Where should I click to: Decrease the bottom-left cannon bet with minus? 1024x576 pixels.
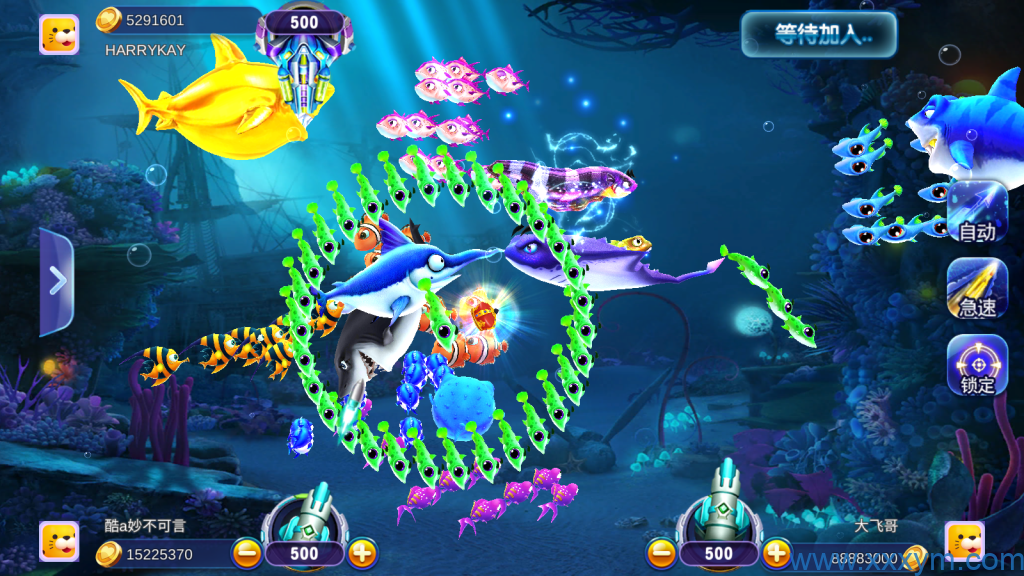click(x=247, y=552)
